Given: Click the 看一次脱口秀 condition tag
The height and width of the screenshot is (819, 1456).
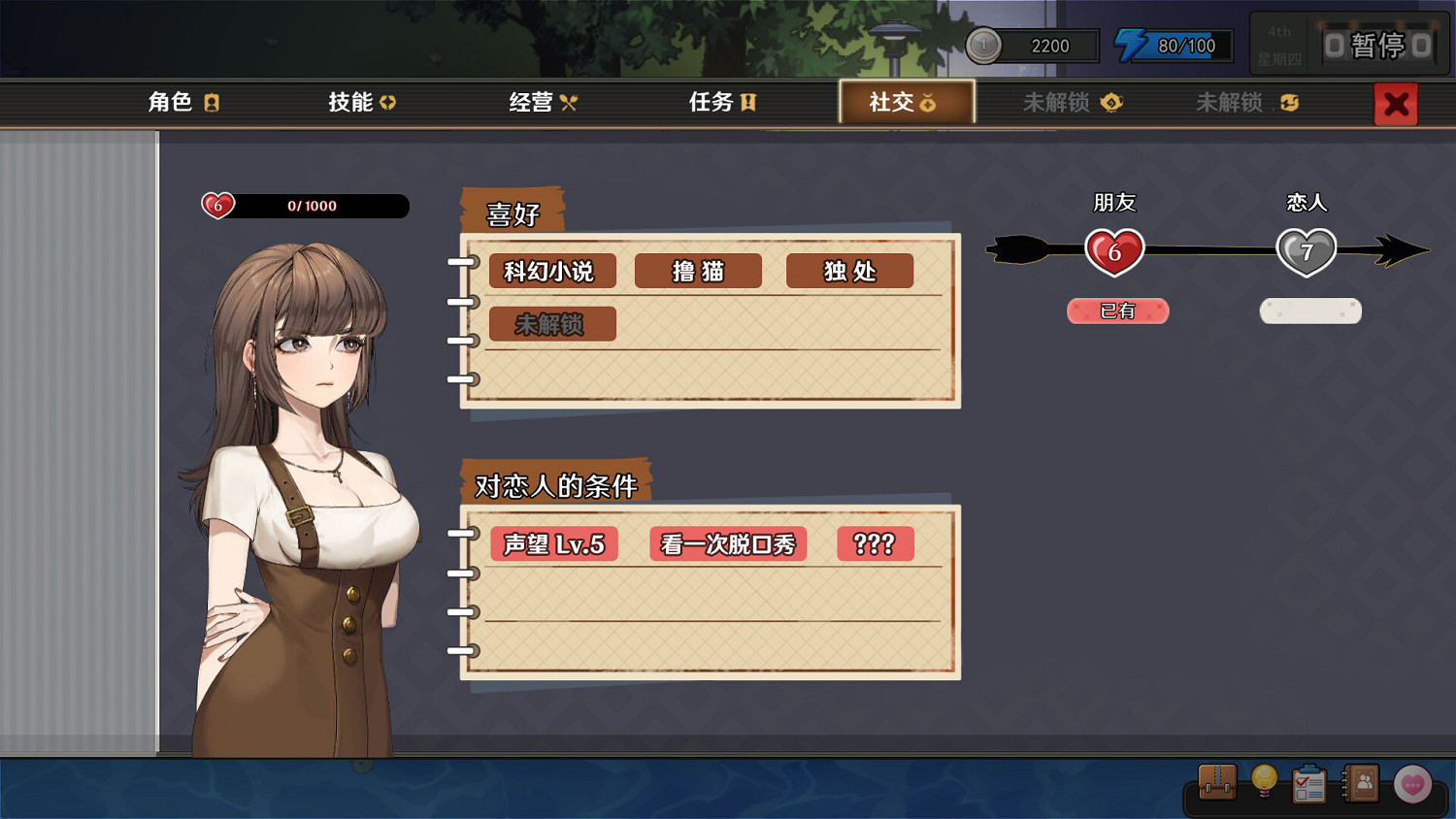Looking at the screenshot, I should click(x=727, y=544).
